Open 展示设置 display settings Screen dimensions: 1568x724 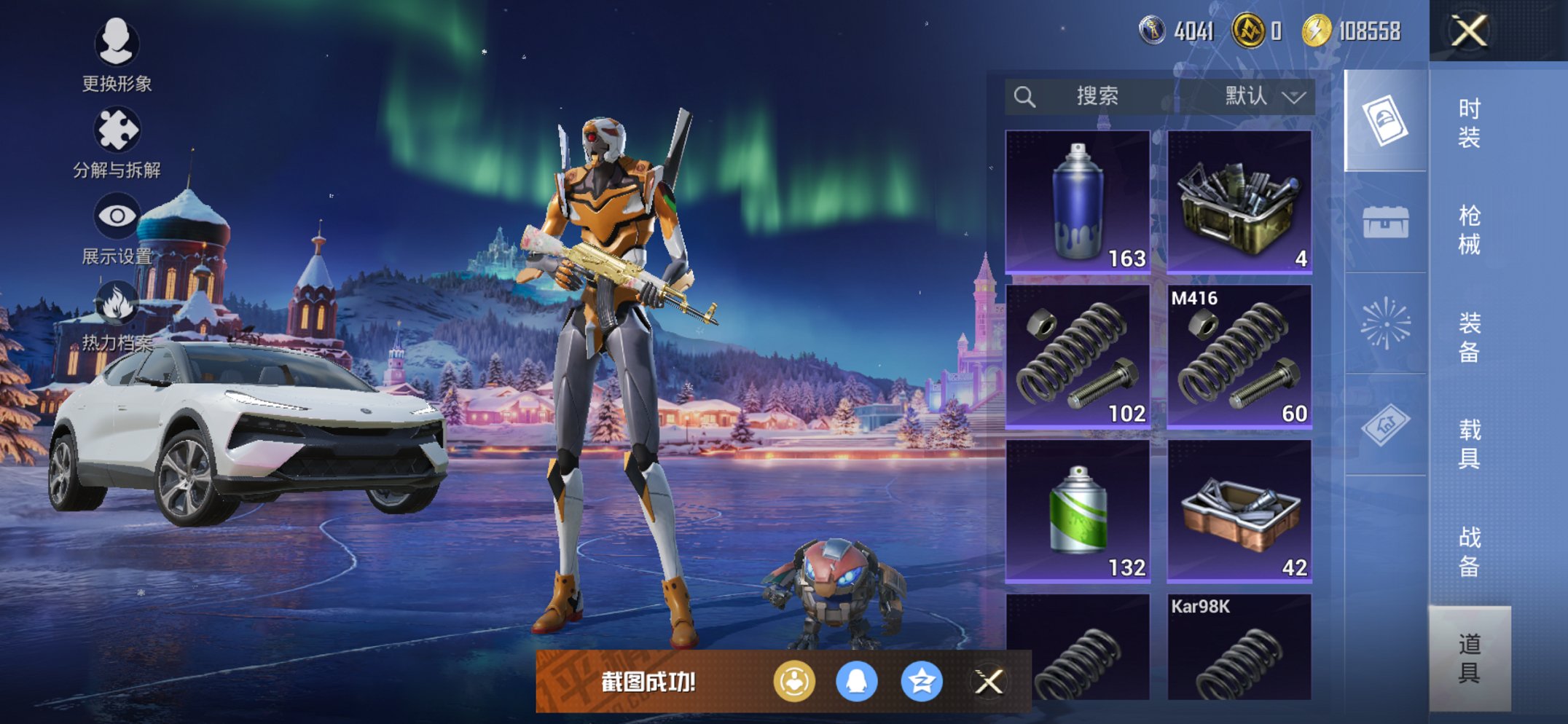(x=117, y=227)
